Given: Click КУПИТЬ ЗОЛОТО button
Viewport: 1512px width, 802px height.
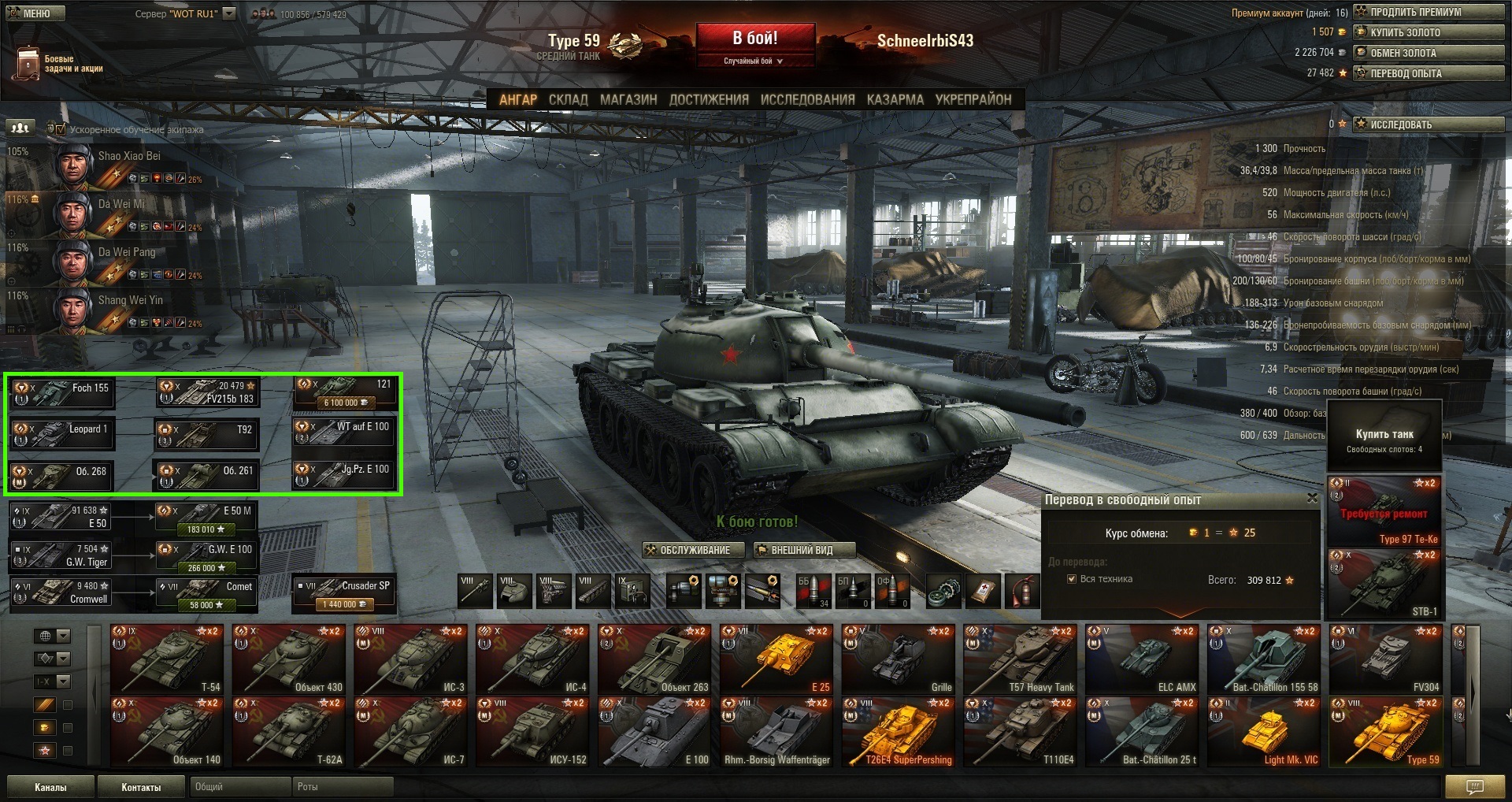Looking at the screenshot, I should tap(1429, 32).
